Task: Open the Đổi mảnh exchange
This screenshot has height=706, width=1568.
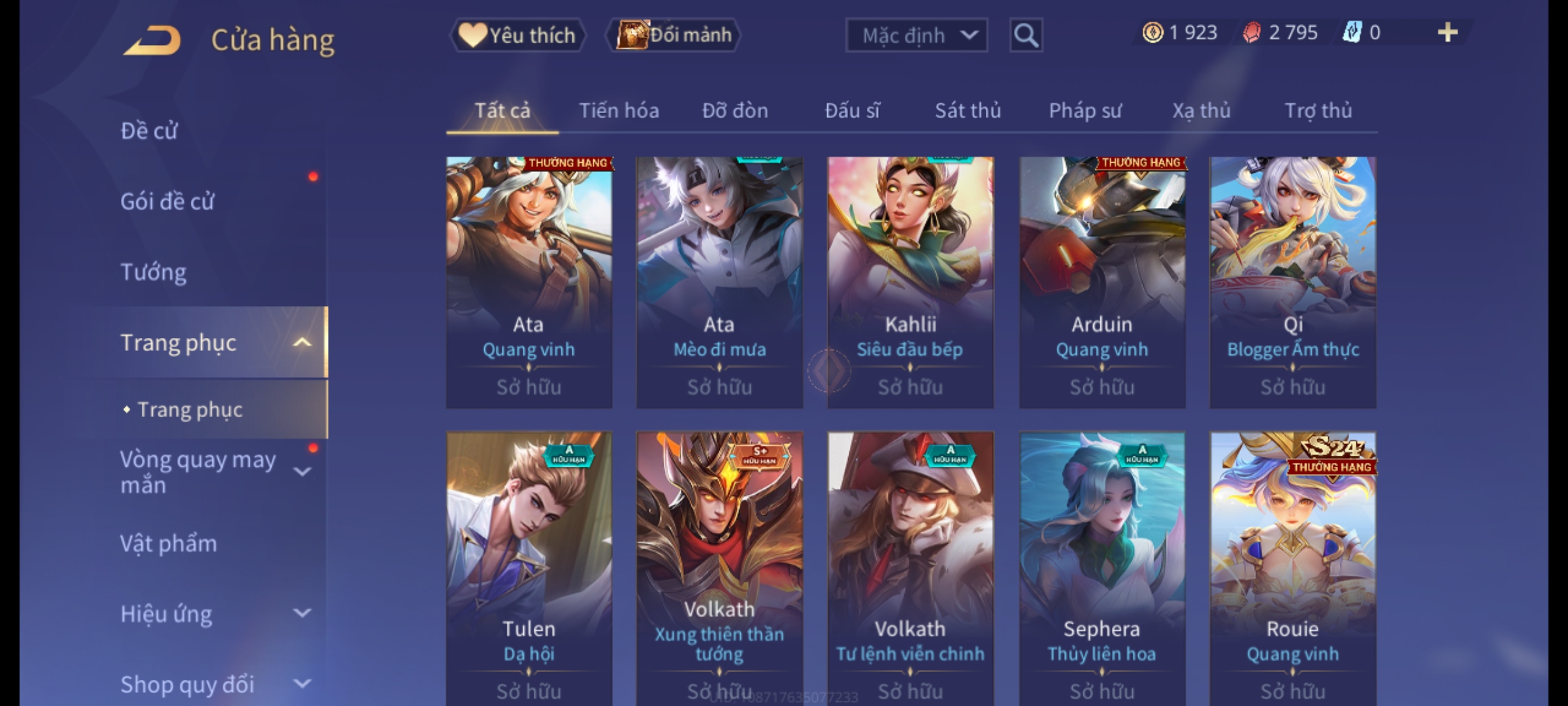Action: [x=674, y=35]
